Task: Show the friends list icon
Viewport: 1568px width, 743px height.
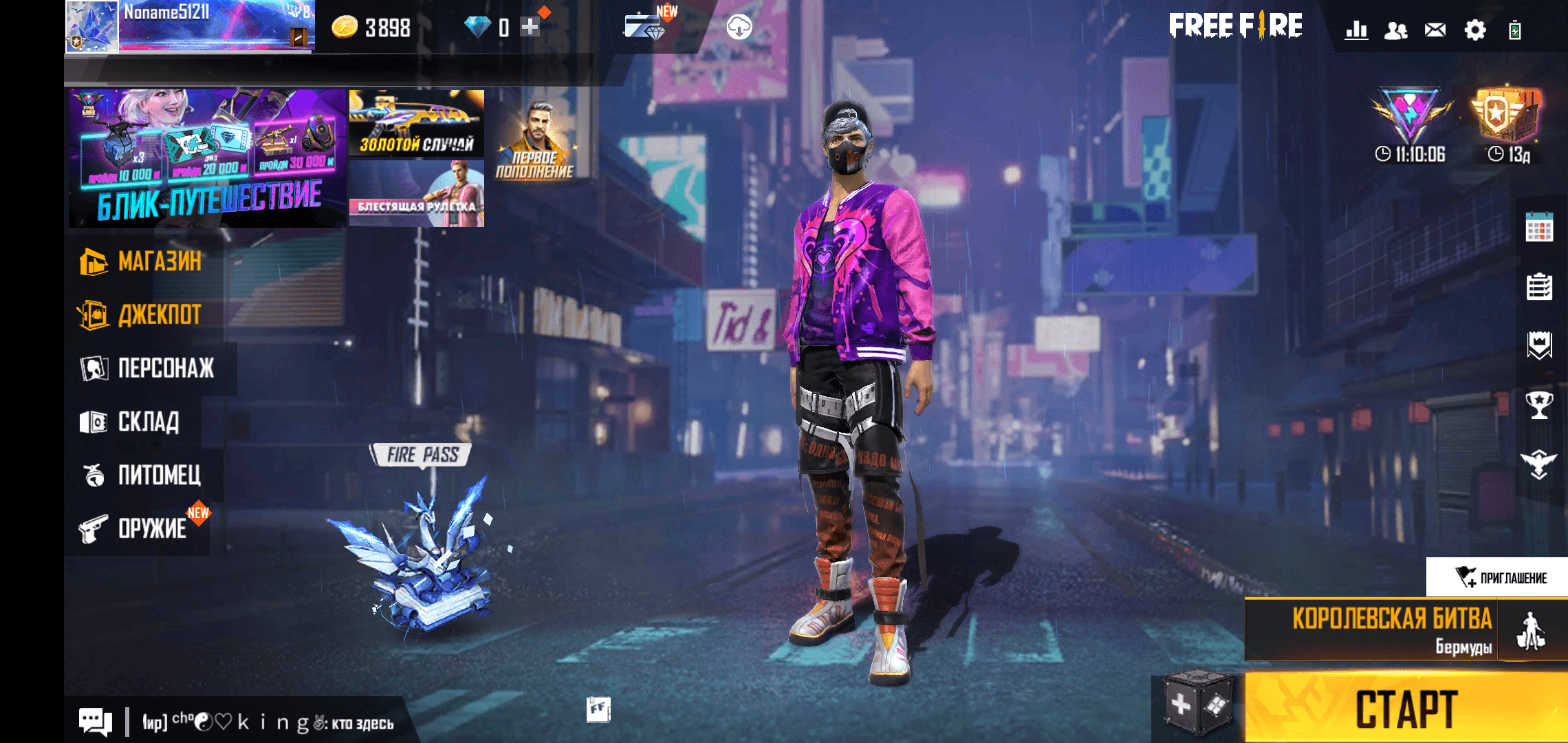Action: [1395, 30]
